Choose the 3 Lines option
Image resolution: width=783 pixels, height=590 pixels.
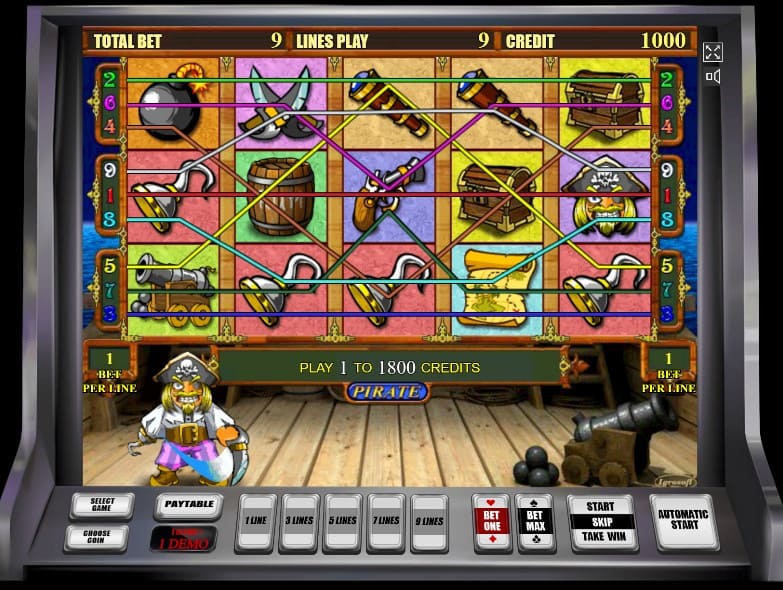tap(299, 521)
